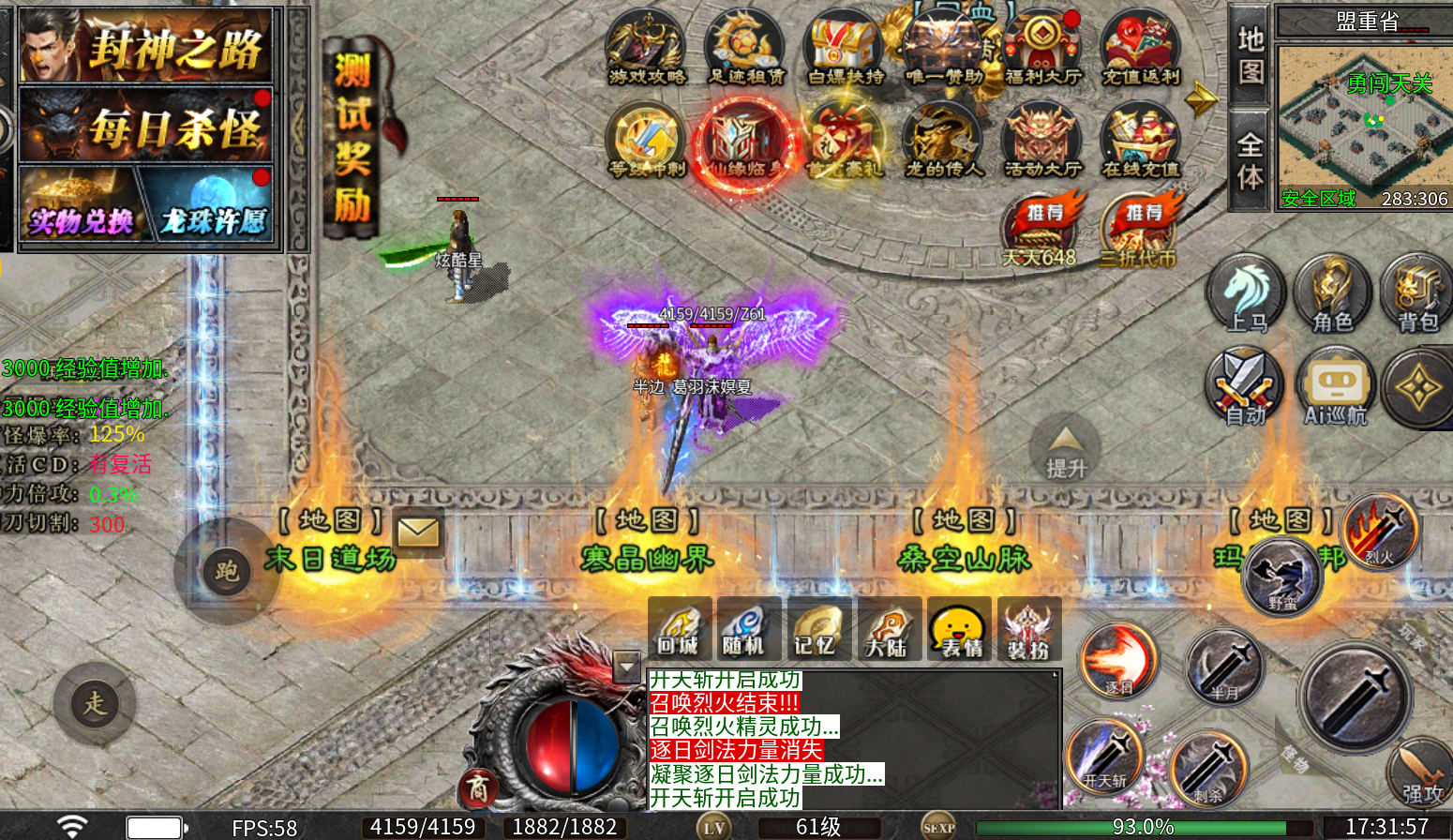Click the 天天648 recommended icon
This screenshot has width=1453, height=840.
coord(1041,231)
